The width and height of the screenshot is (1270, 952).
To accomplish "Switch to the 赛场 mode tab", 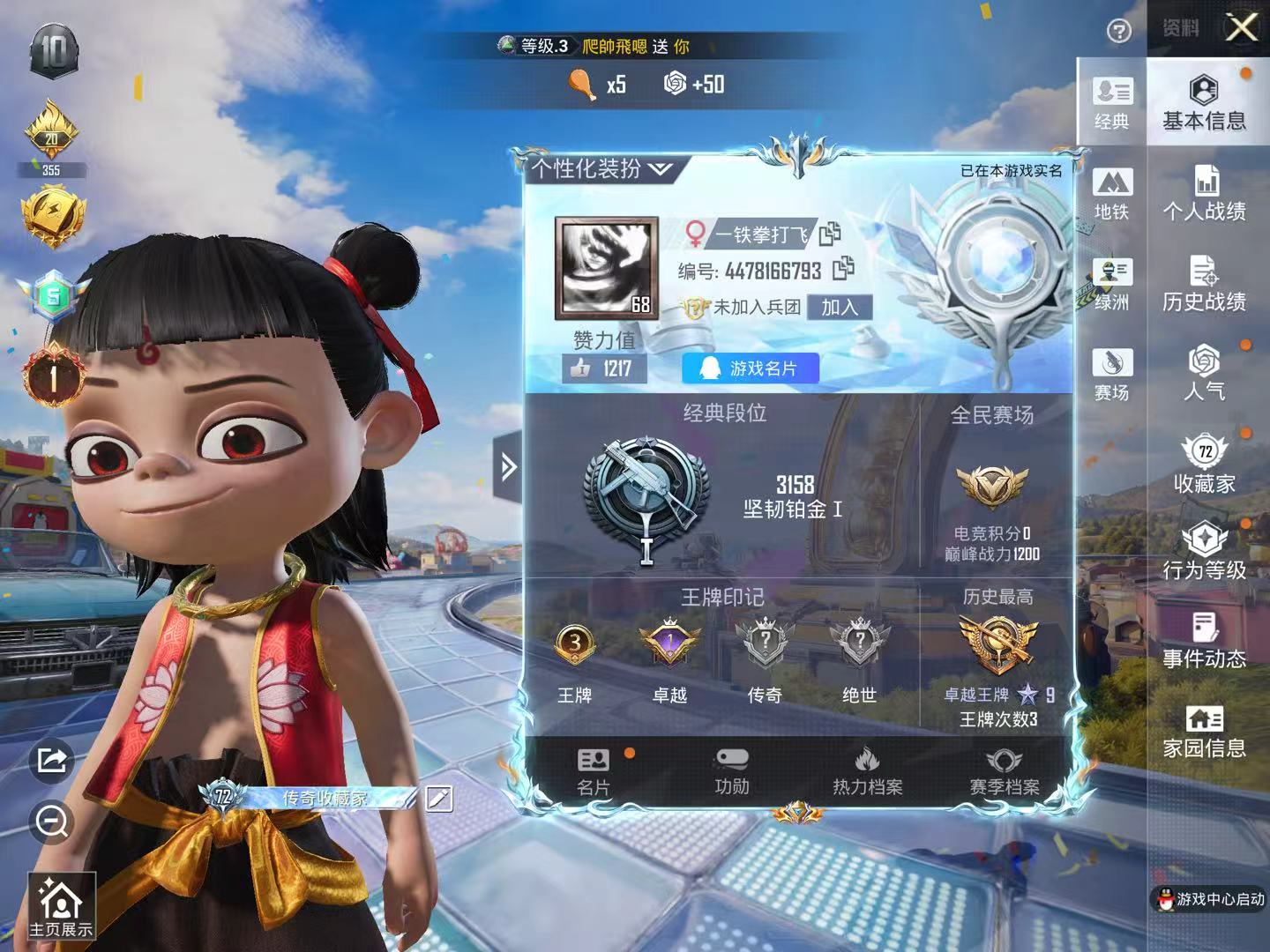I will (1111, 374).
